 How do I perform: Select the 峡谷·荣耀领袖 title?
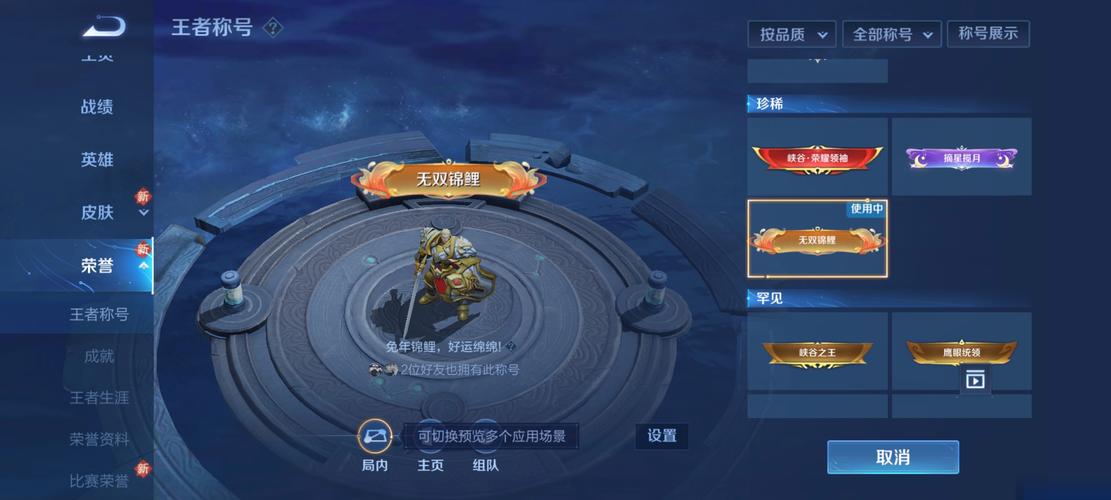tap(817, 157)
